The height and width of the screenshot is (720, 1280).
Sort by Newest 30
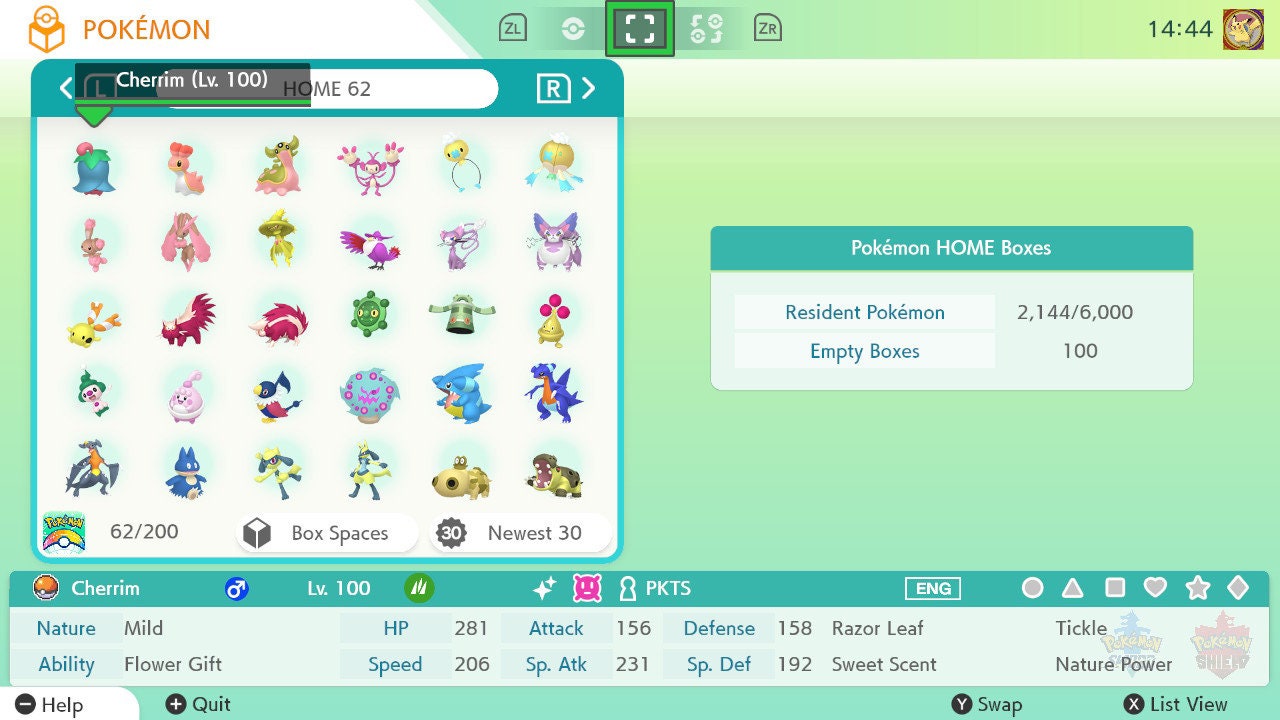[520, 533]
